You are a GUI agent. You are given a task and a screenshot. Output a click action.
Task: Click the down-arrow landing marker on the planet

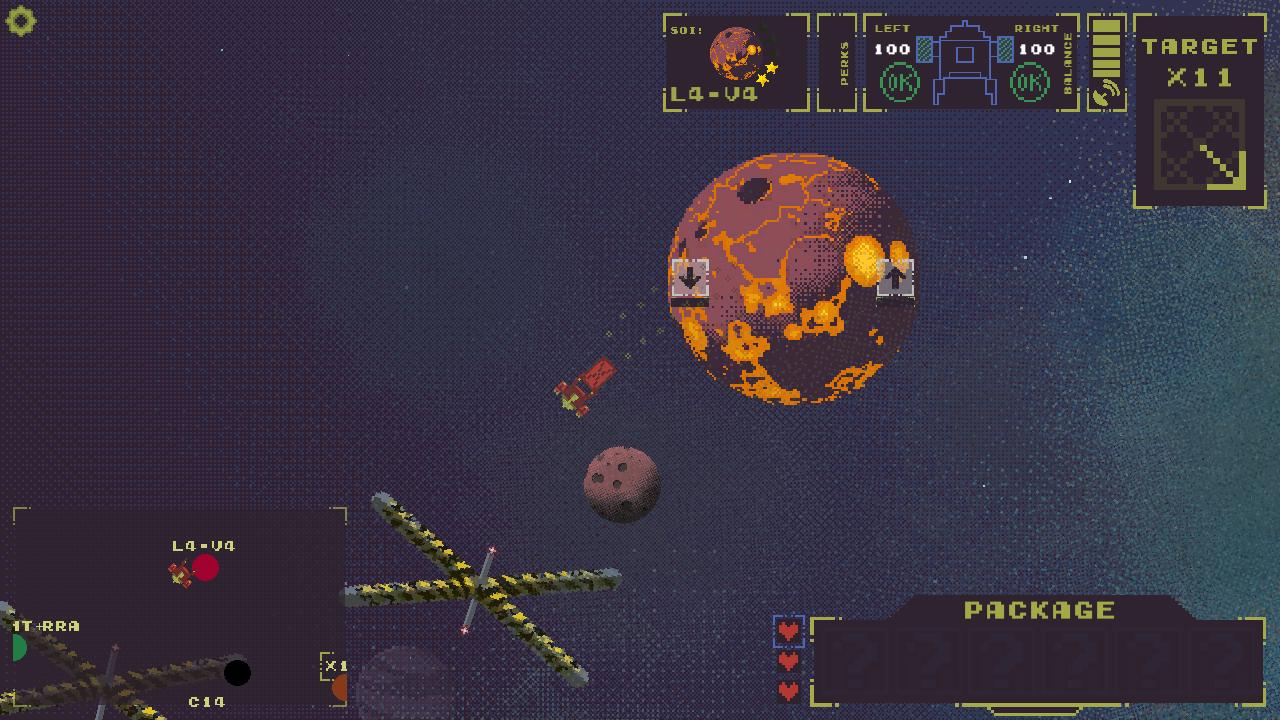click(x=689, y=278)
